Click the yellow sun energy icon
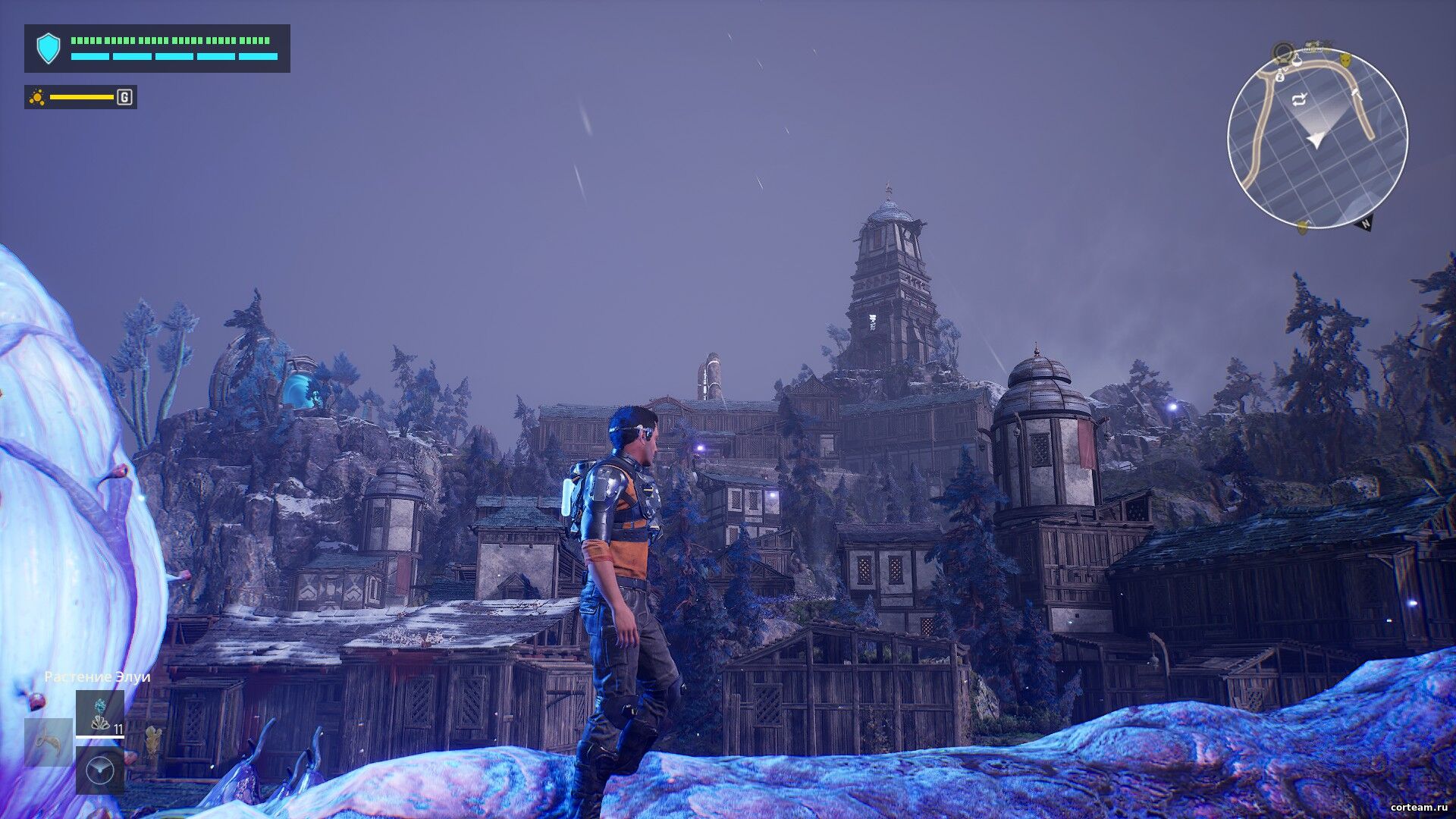This screenshot has width=1456, height=819. point(37,97)
